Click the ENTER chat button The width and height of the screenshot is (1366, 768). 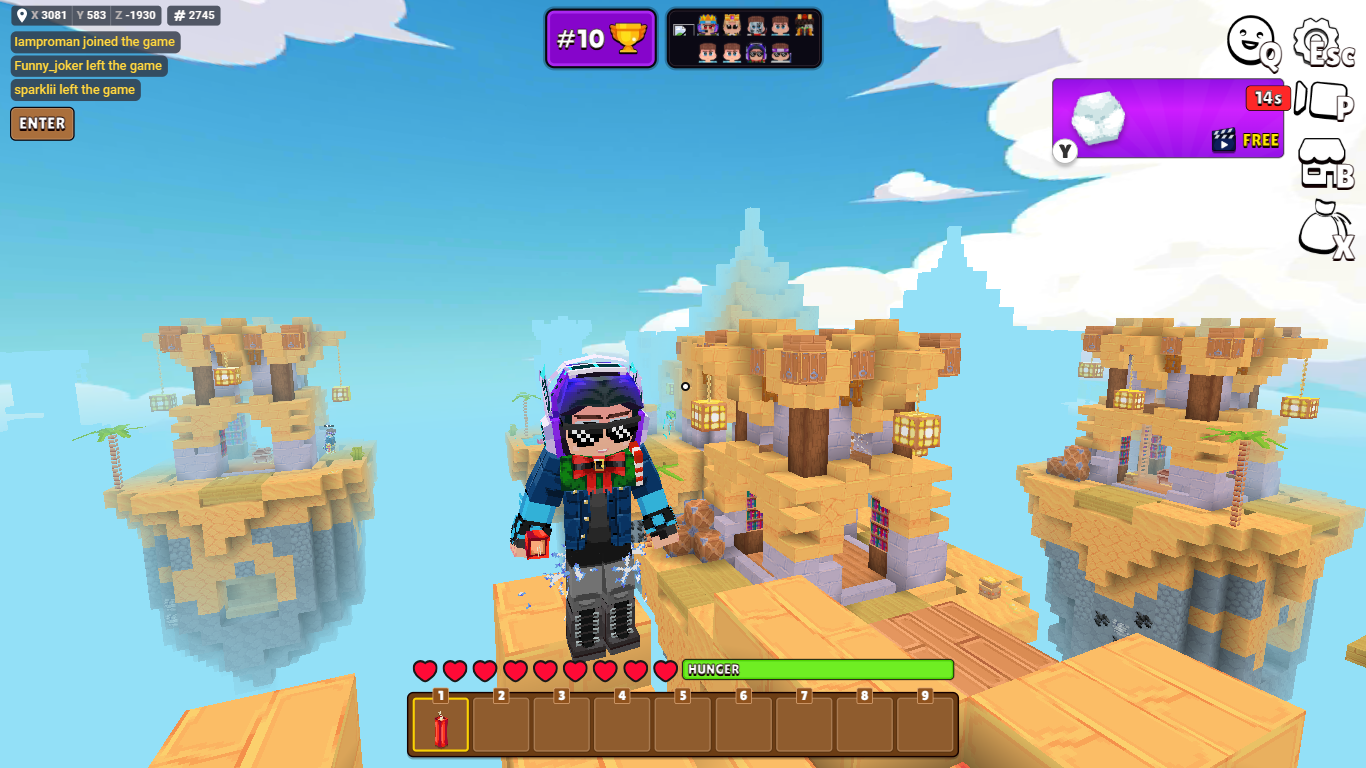(42, 124)
